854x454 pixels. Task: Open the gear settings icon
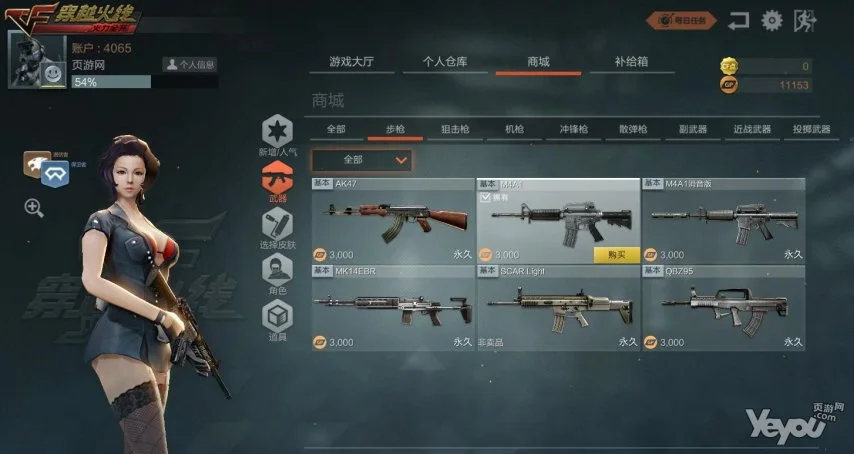[x=771, y=19]
